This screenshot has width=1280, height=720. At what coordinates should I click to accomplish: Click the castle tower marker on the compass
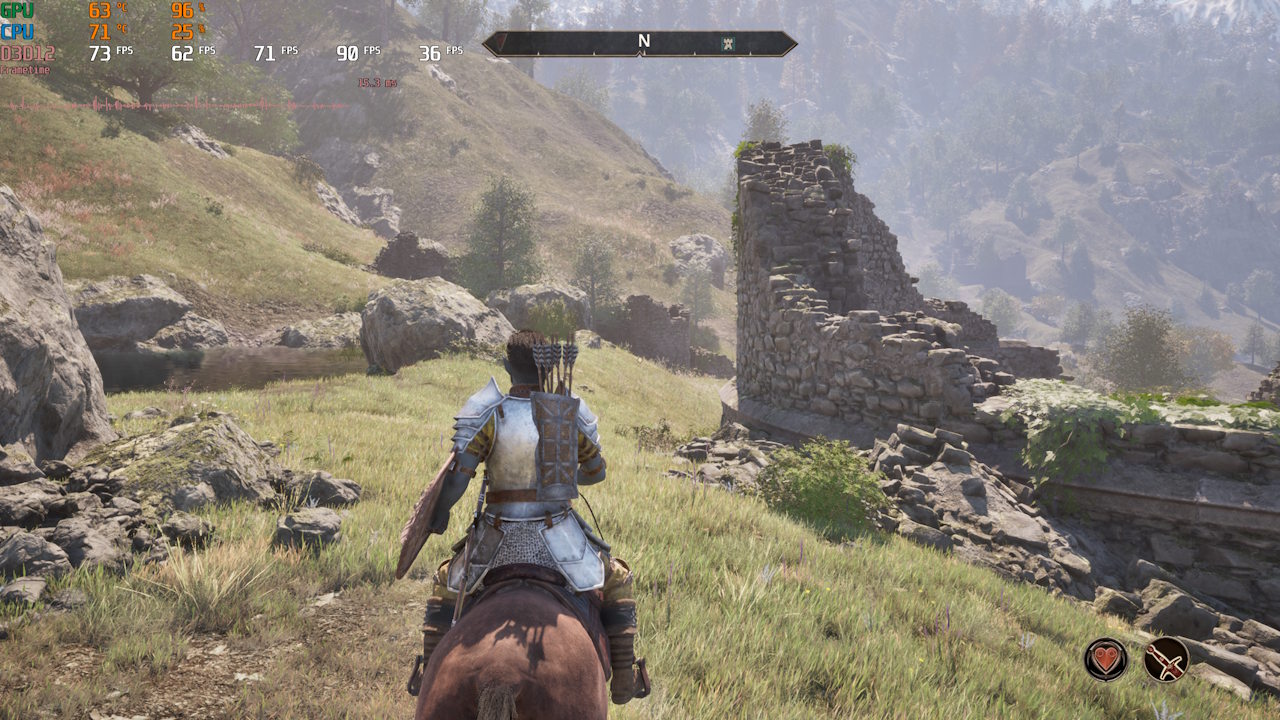pyautogui.click(x=727, y=43)
